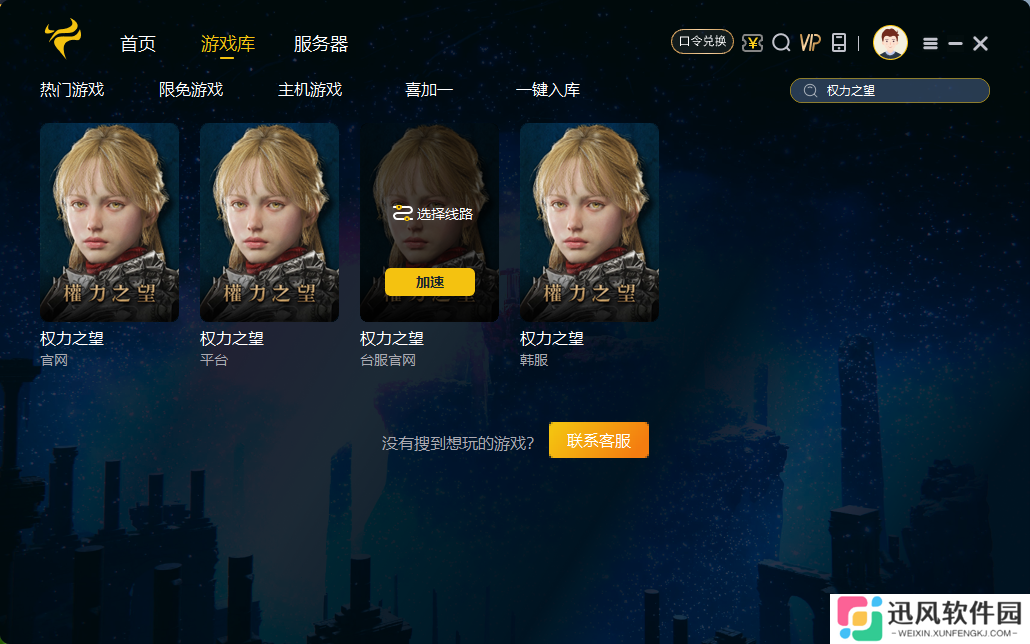This screenshot has height=644, width=1030.
Task: Click the user avatar portrait
Action: [x=890, y=43]
